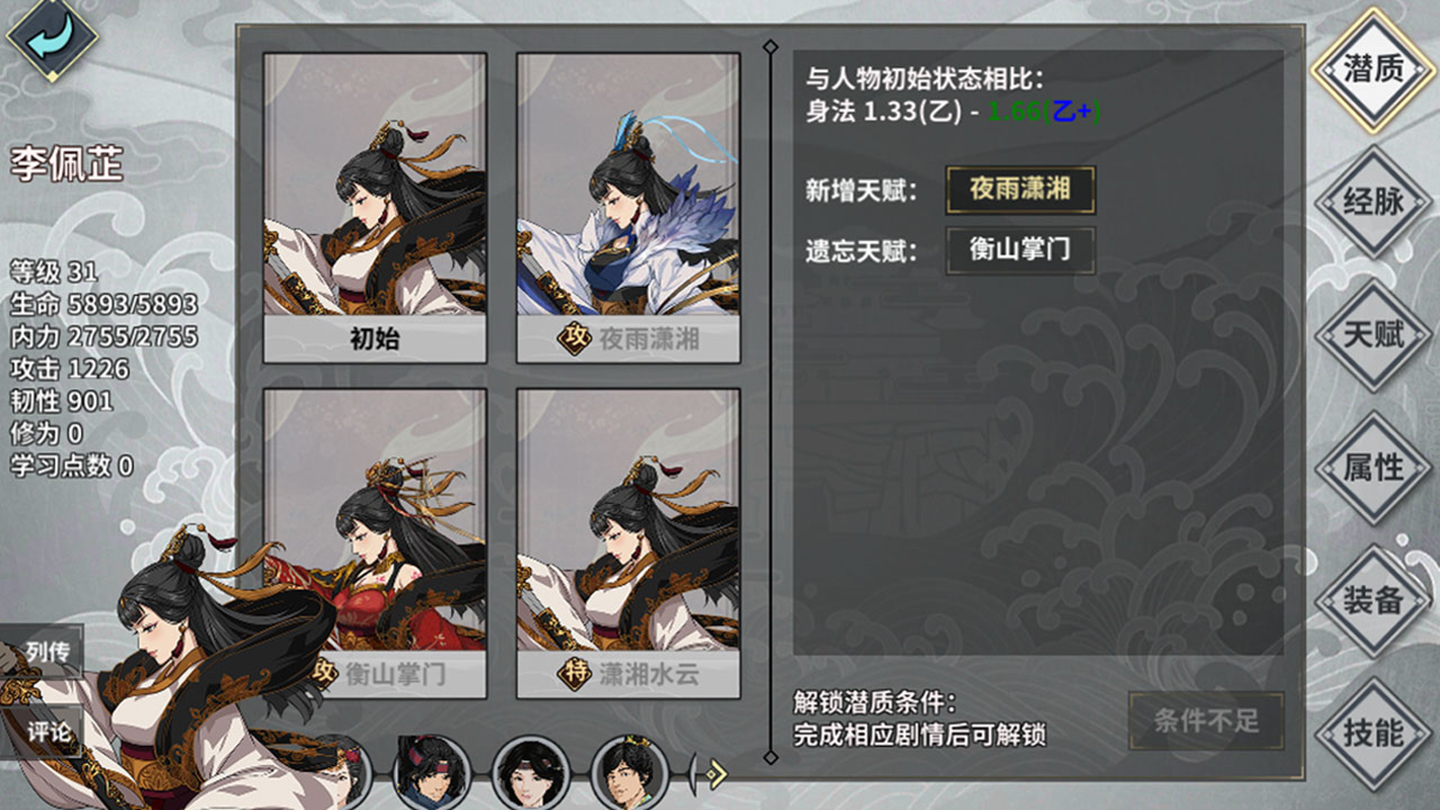Click the diamond handle atop the detail panel
Image resolution: width=1440 pixels, height=810 pixels.
click(770, 44)
